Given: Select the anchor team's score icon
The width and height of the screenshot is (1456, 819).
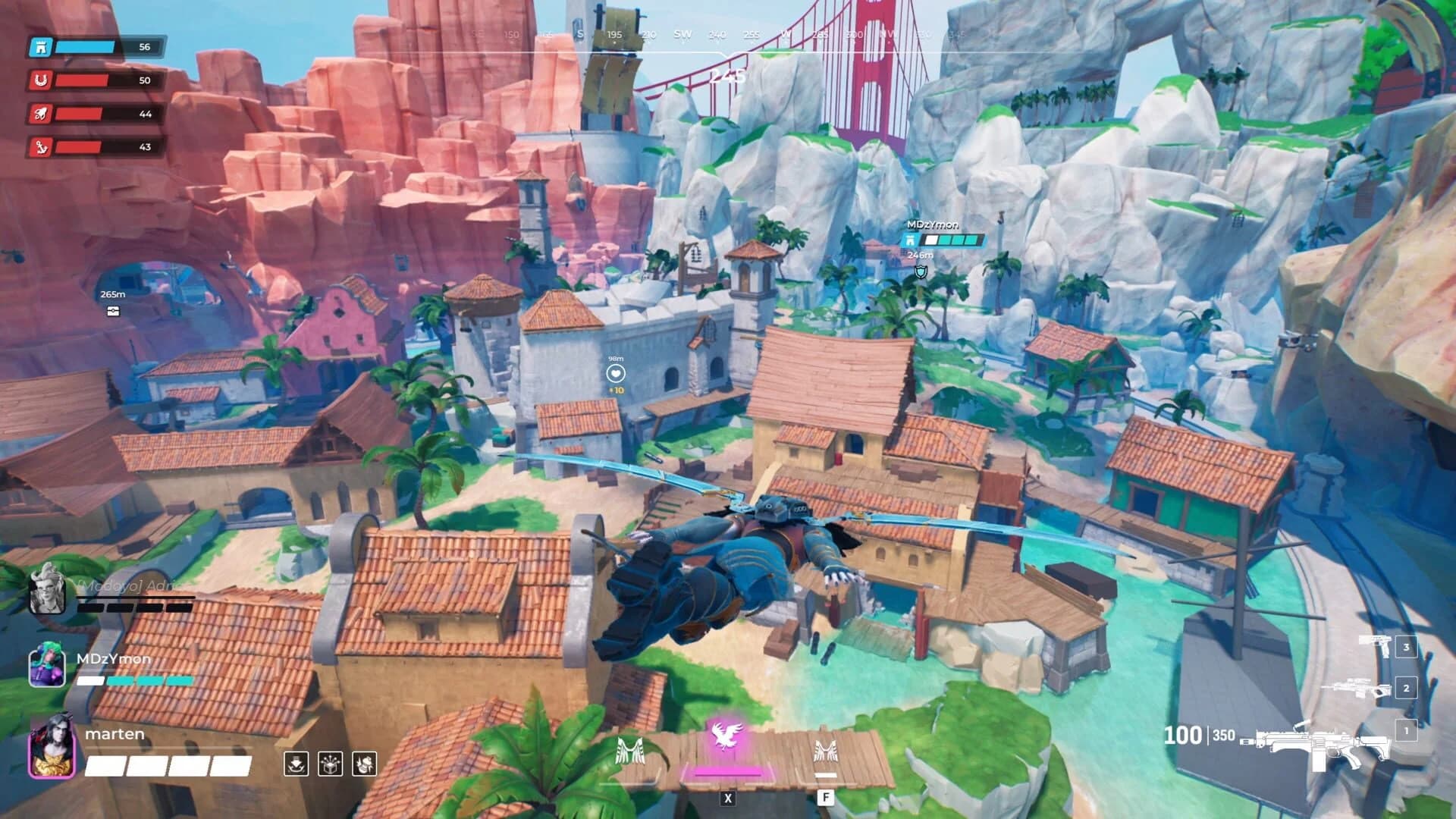Looking at the screenshot, I should tap(42, 147).
